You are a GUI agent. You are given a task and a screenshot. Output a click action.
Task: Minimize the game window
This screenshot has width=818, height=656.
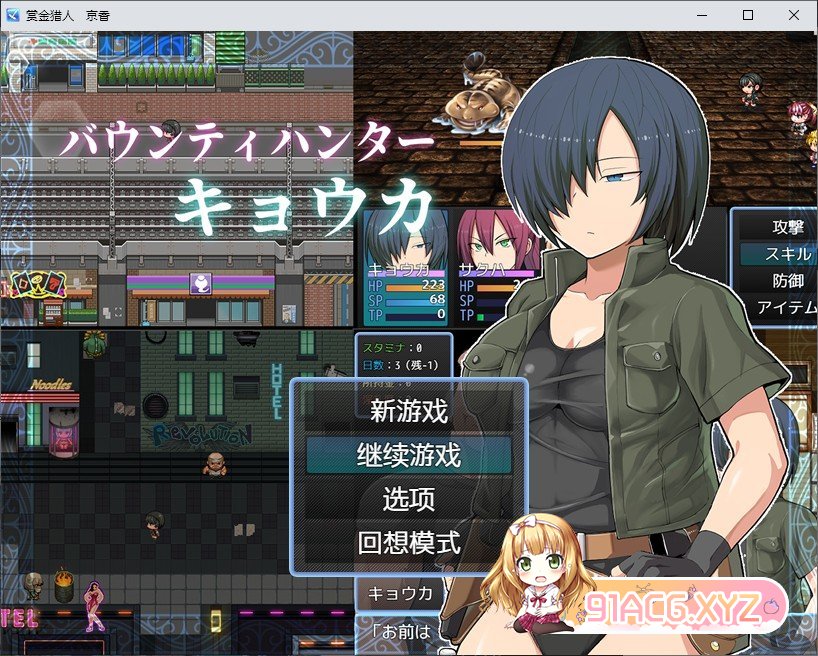[x=702, y=14]
